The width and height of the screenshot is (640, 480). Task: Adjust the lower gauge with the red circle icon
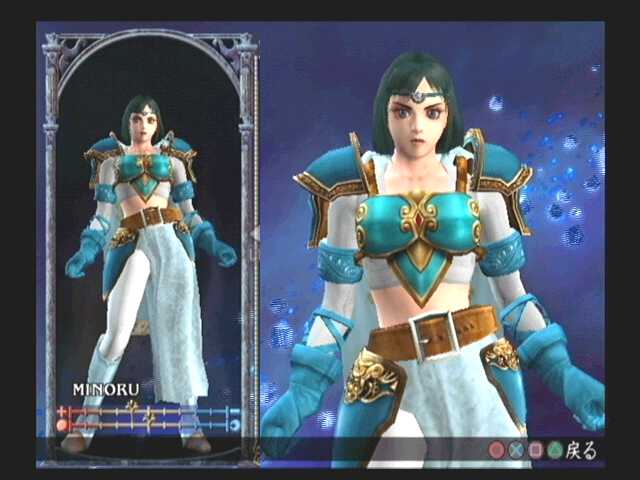148,424
